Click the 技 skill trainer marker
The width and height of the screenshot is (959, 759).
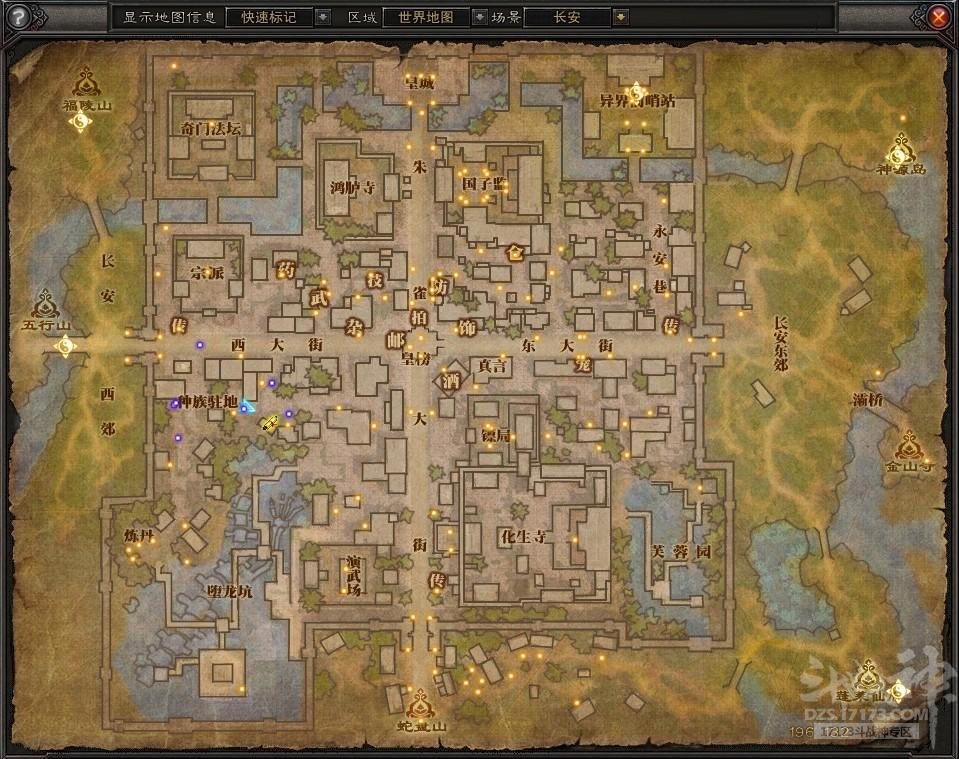click(376, 282)
